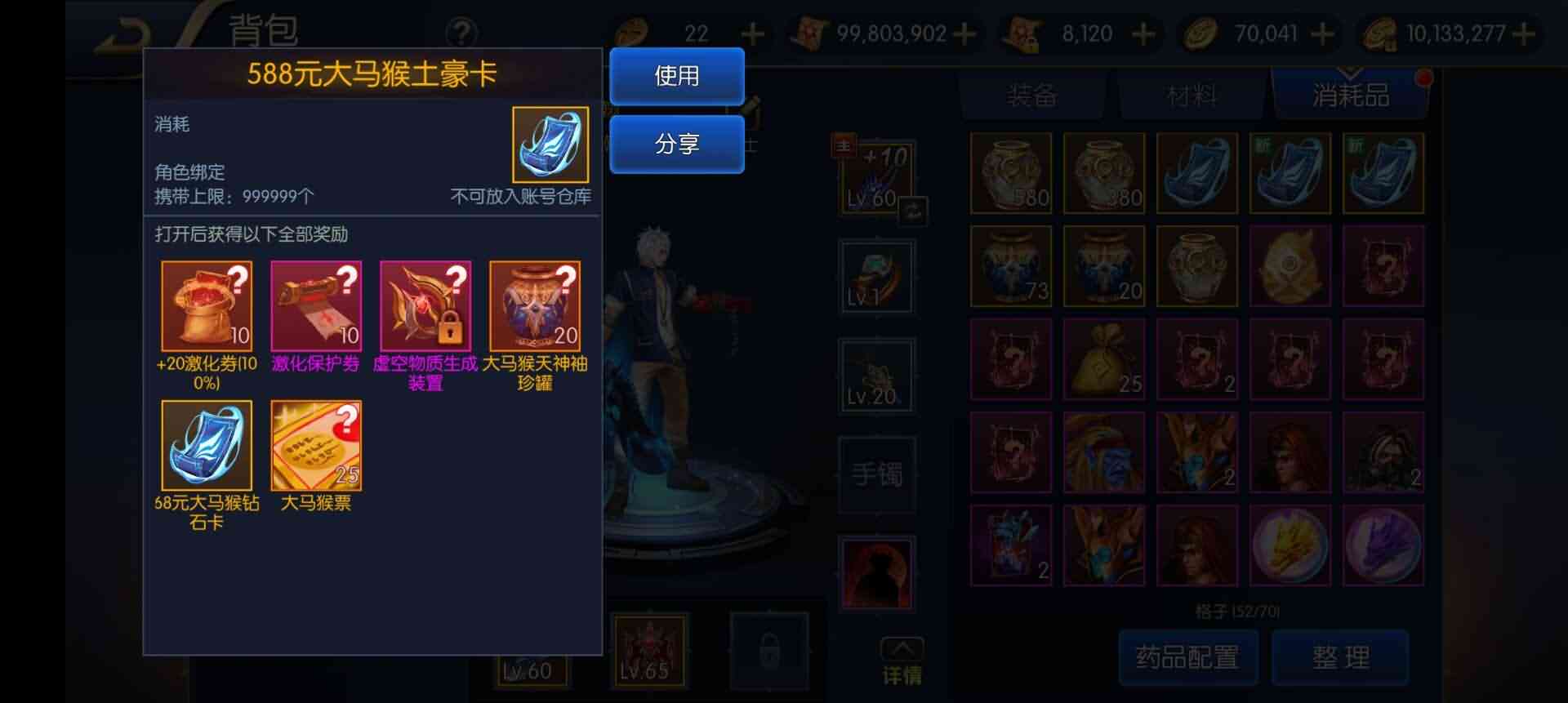
Task: Click the 大马猴票 reward icon
Action: (316, 446)
